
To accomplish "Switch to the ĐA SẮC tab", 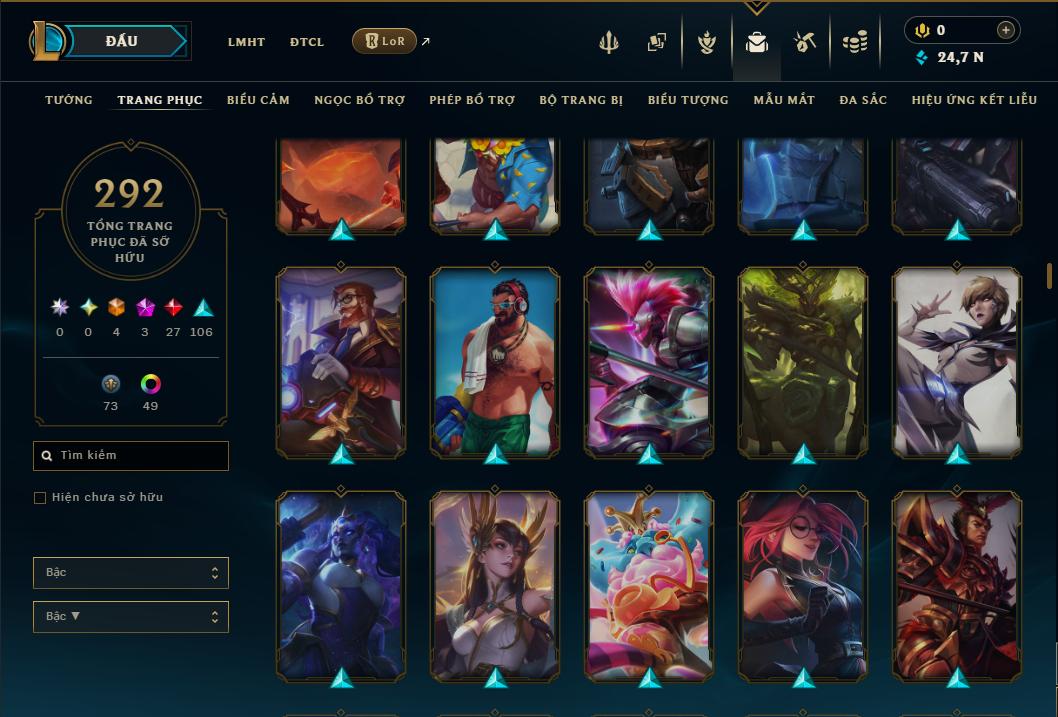I will [x=863, y=100].
